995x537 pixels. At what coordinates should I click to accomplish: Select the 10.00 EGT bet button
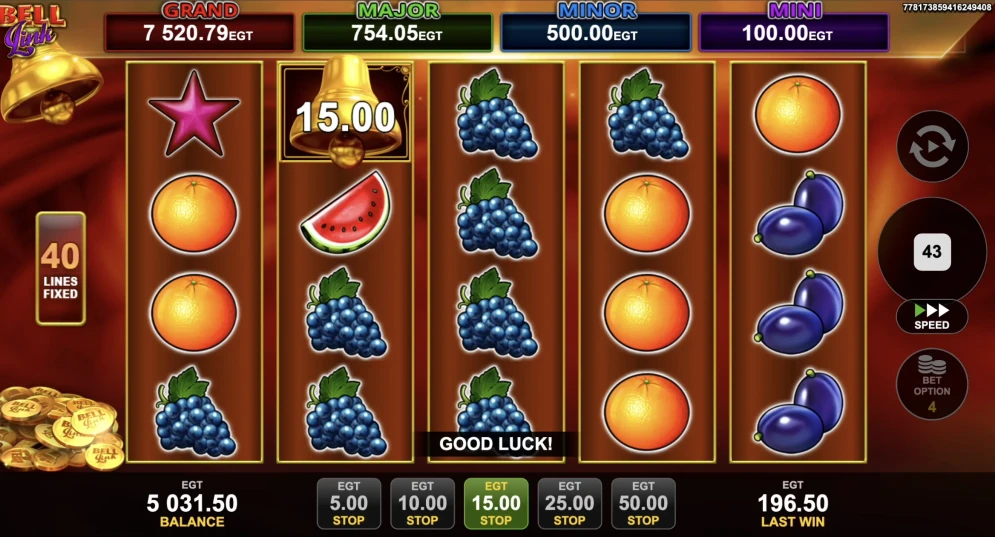[x=422, y=503]
